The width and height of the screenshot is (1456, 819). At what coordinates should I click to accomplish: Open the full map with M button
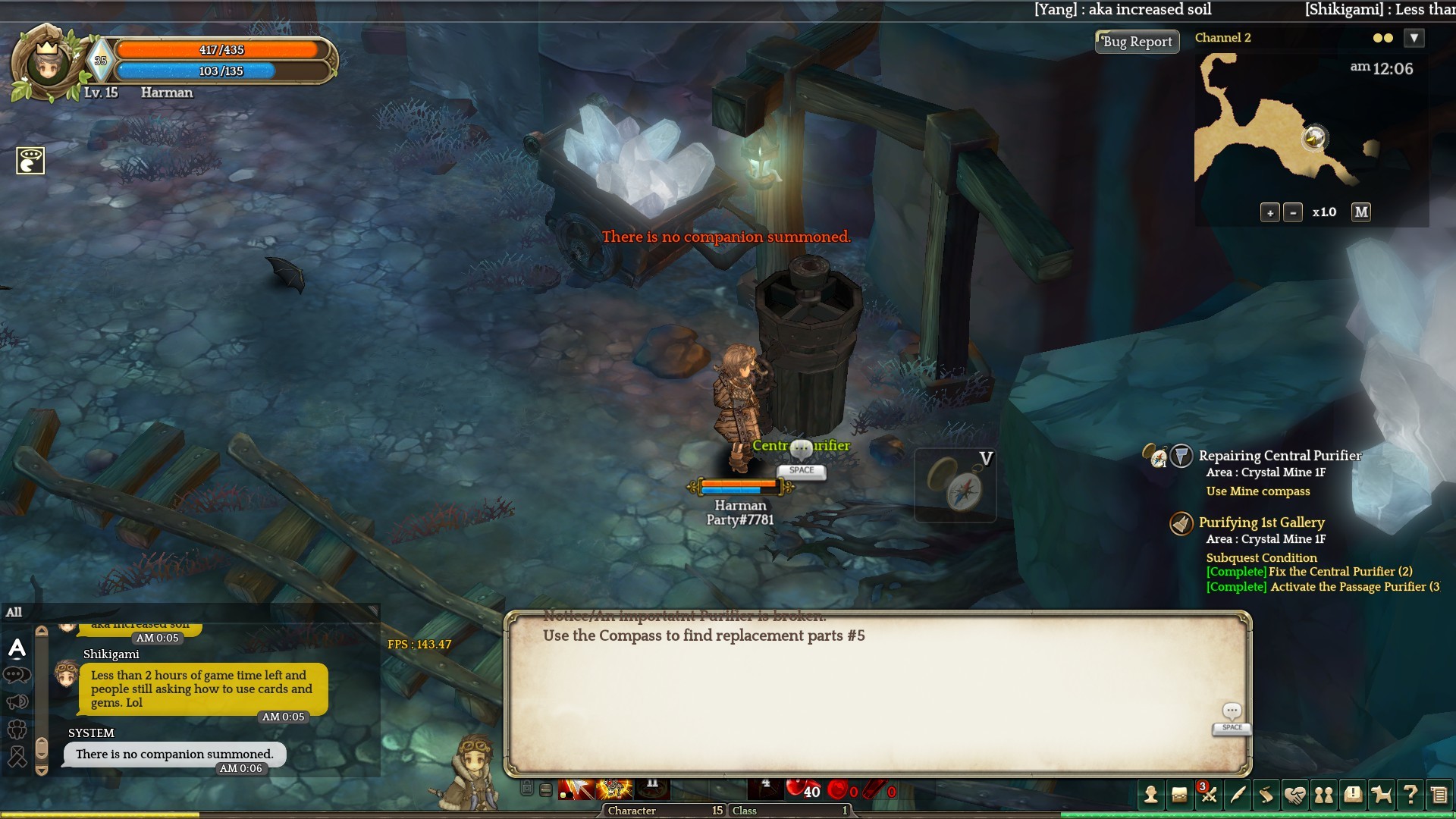click(1361, 212)
